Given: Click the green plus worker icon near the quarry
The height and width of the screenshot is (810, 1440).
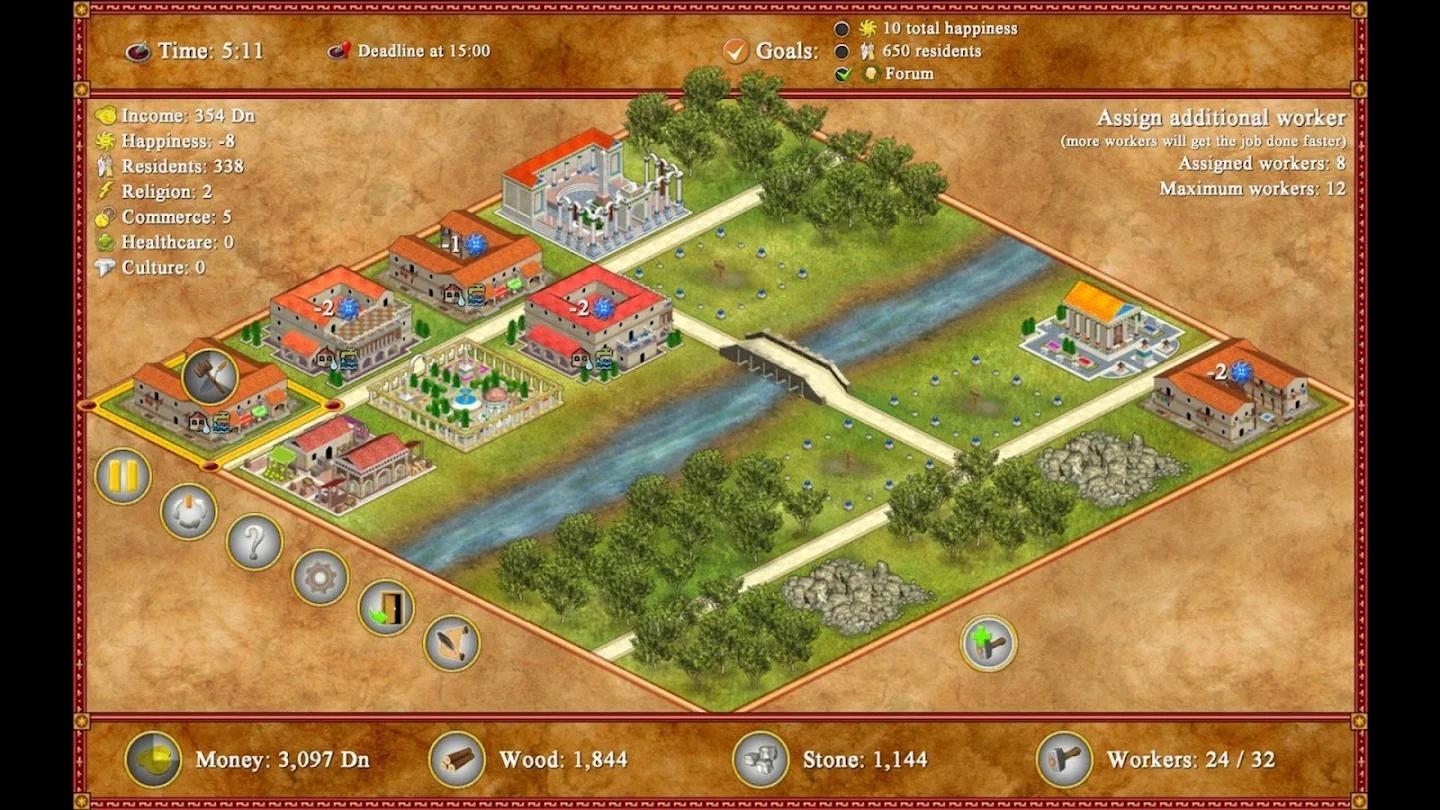Looking at the screenshot, I should pyautogui.click(x=988, y=643).
